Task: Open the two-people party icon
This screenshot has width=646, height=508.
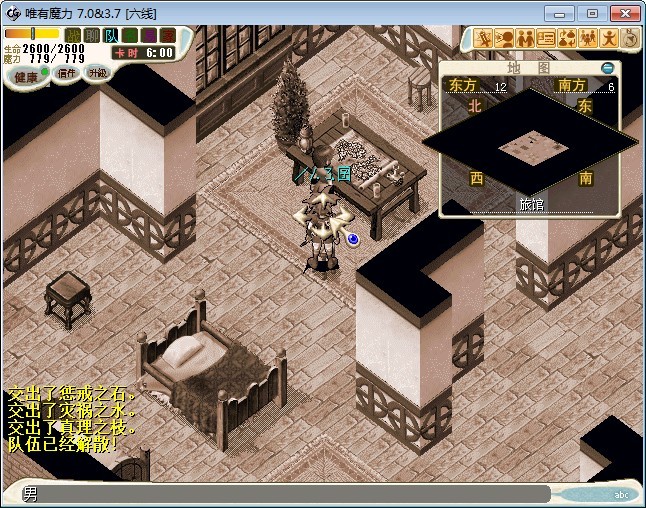Action: [x=525, y=39]
